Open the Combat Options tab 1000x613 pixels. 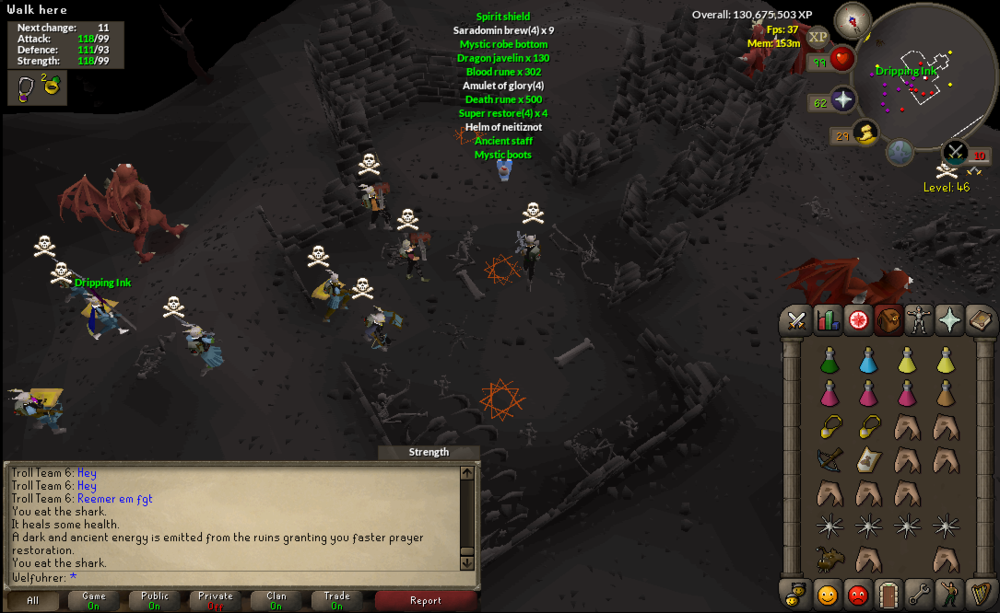(797, 320)
